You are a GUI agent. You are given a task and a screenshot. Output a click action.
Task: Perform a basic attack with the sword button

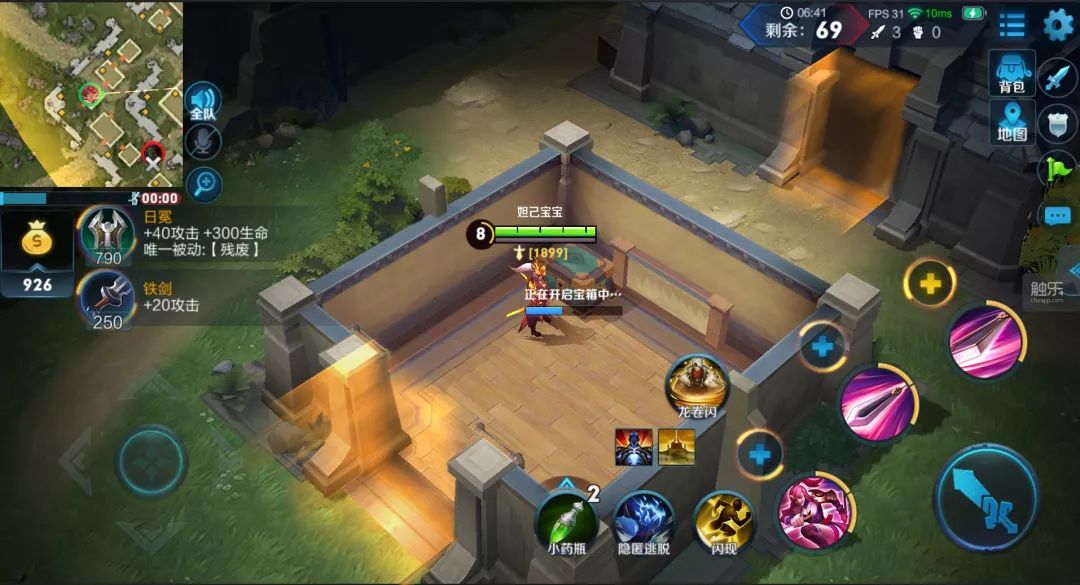point(986,497)
